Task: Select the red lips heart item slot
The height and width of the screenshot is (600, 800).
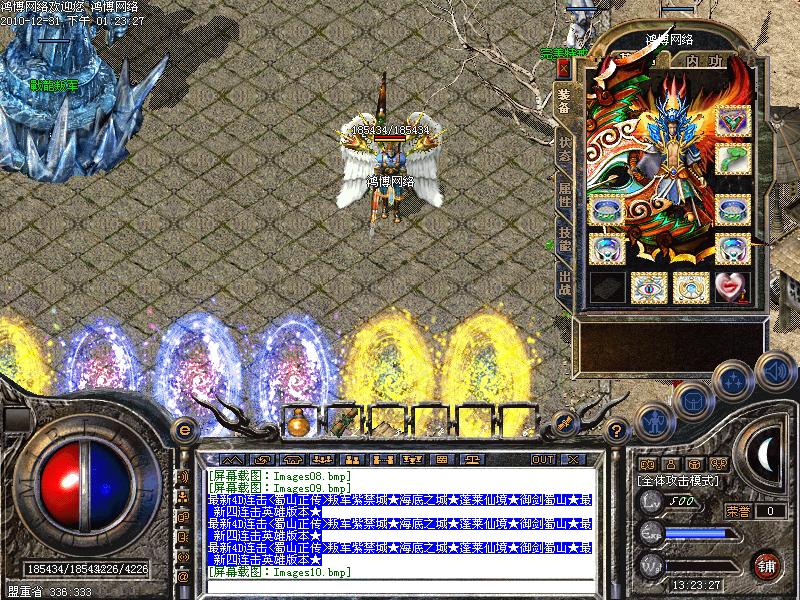Action: [733, 286]
